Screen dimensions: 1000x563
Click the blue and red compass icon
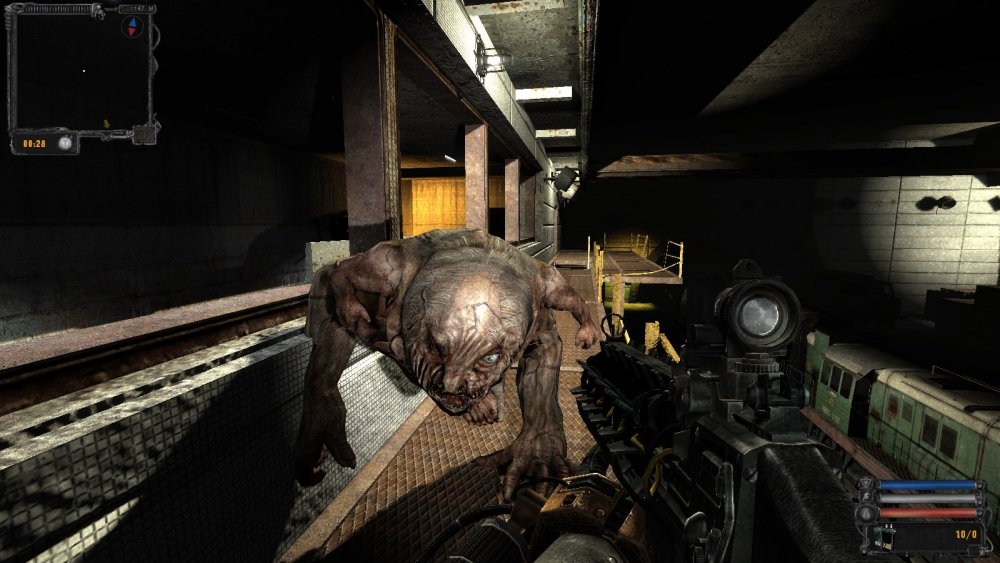point(130,26)
